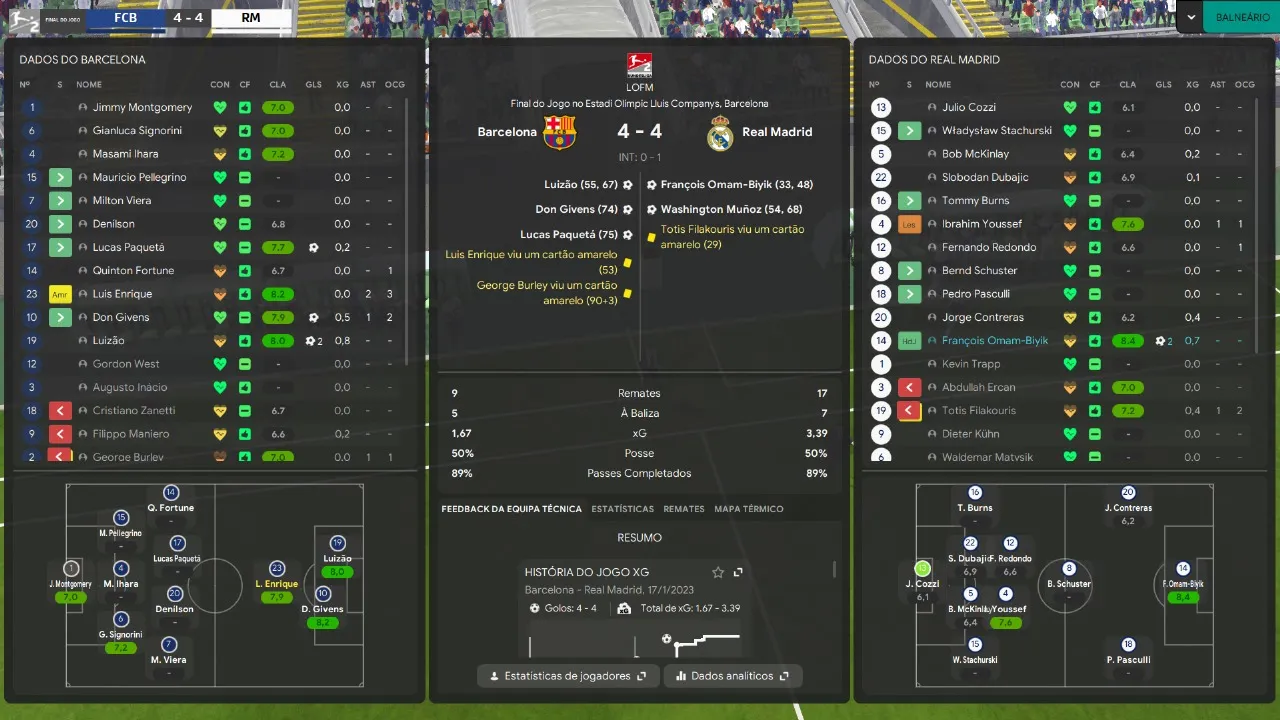Sort Real Madrid table by XG column
Image resolution: width=1280 pixels, height=720 pixels.
pos(1192,85)
